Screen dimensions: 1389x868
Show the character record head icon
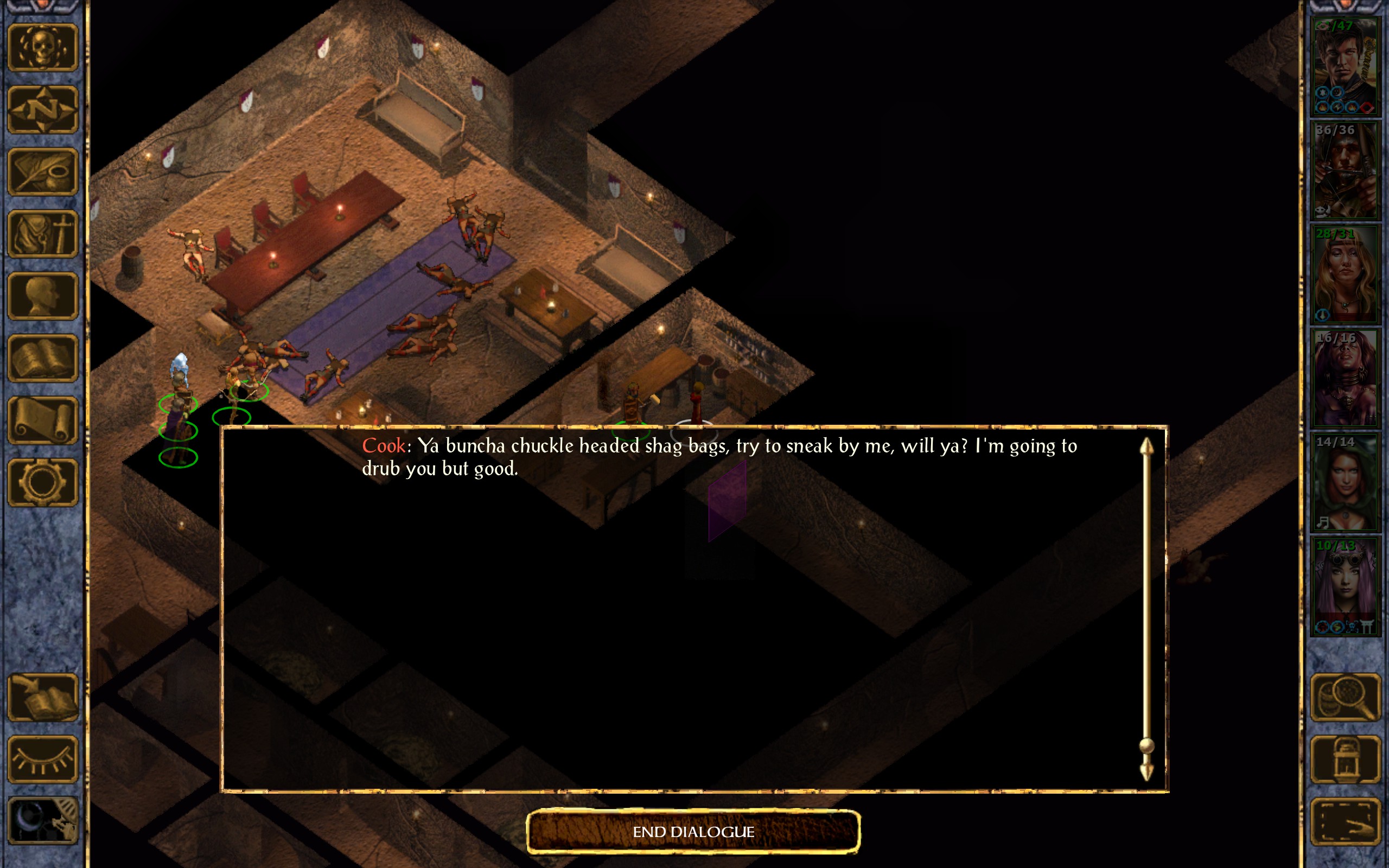click(x=43, y=296)
